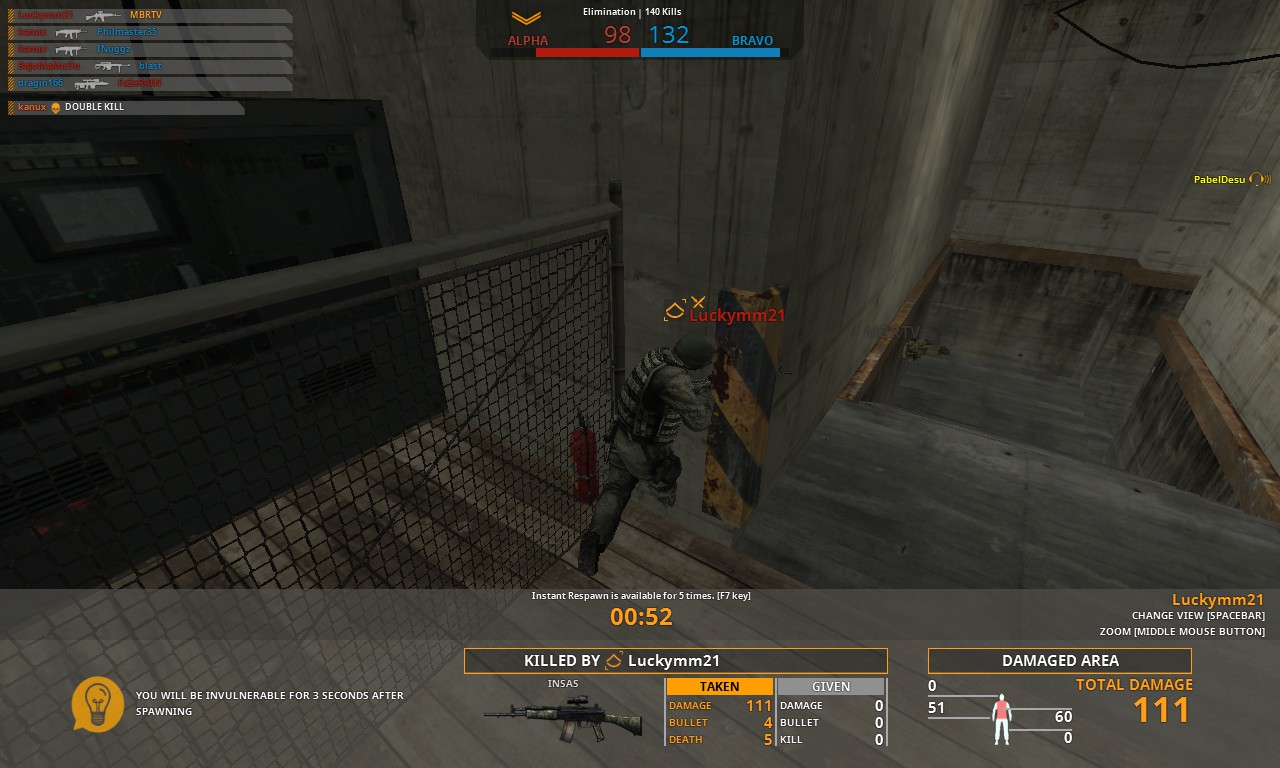Select the BRAVO team label
This screenshot has width=1280, height=768.
[752, 41]
